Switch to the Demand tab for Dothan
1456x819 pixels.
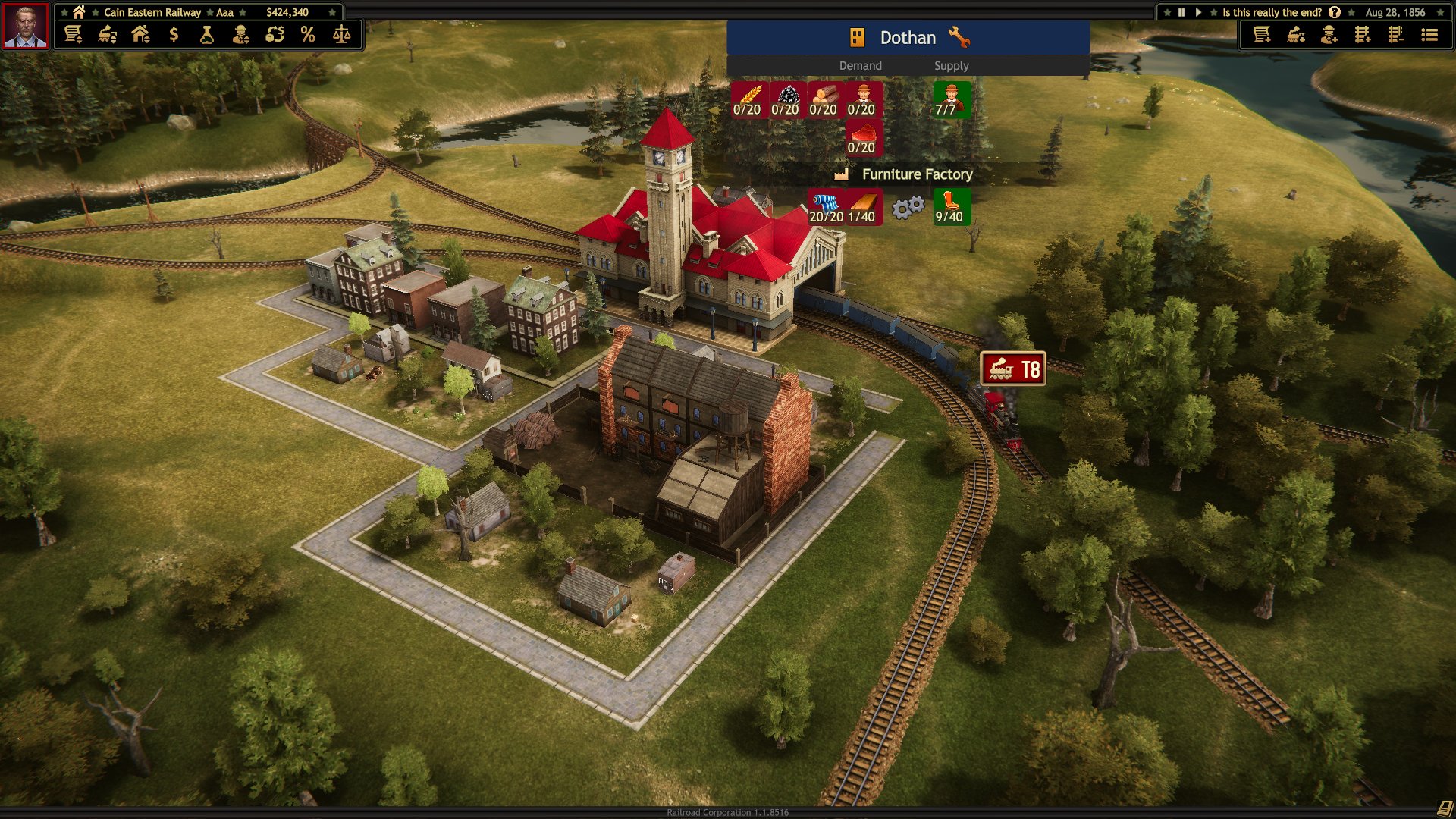pos(861,66)
